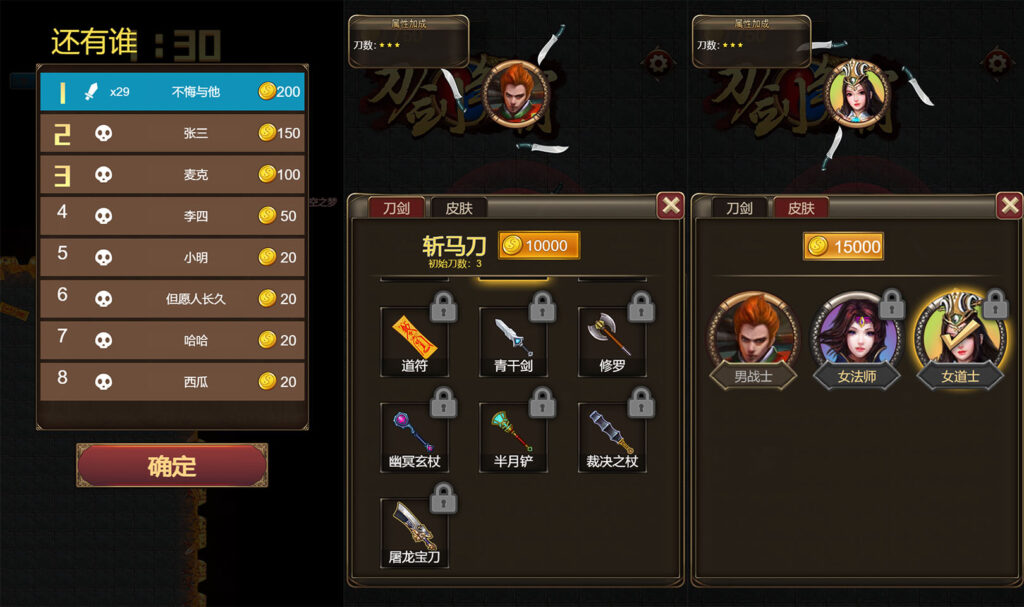
Task: Close the weapon shop panel
Action: pyautogui.click(x=671, y=205)
